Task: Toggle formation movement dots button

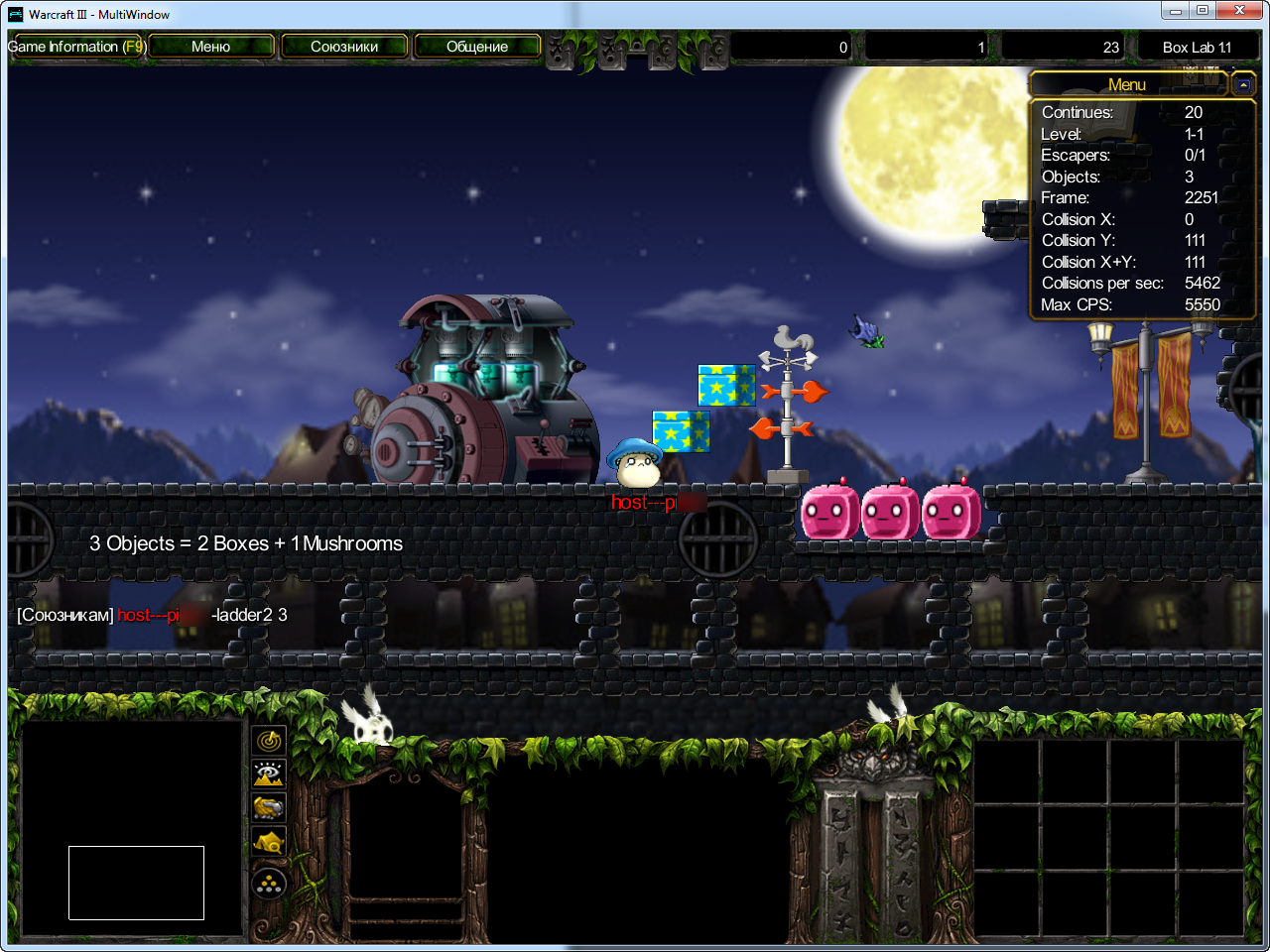Action: click(269, 883)
